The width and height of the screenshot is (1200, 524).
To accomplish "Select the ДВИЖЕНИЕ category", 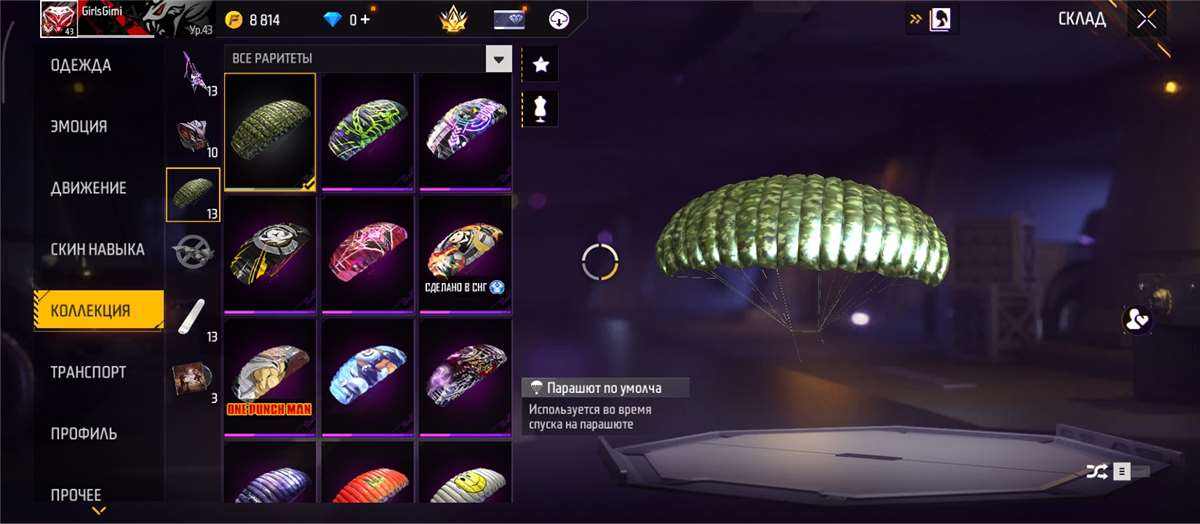I will [88, 188].
